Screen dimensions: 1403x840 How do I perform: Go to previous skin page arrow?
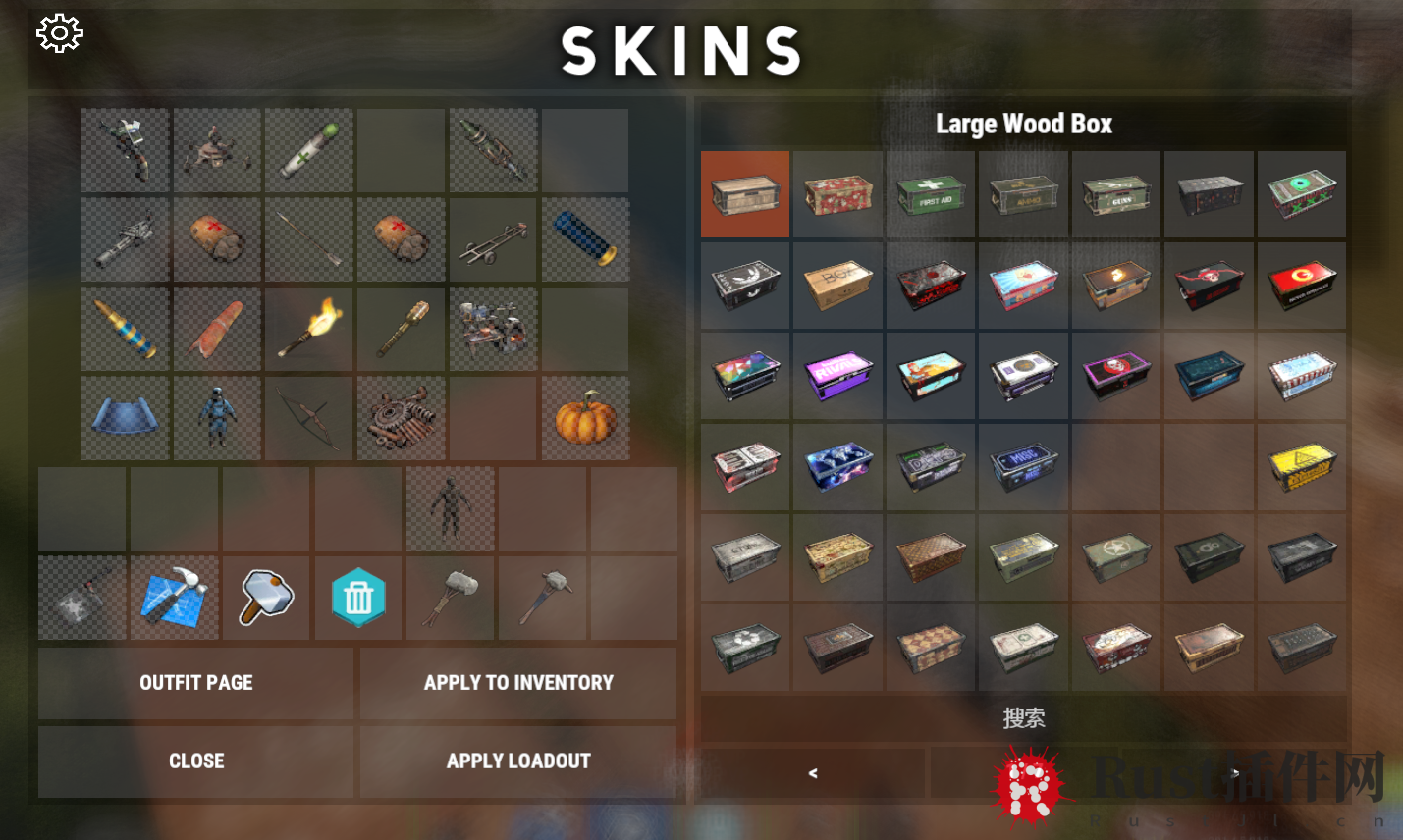(x=812, y=773)
